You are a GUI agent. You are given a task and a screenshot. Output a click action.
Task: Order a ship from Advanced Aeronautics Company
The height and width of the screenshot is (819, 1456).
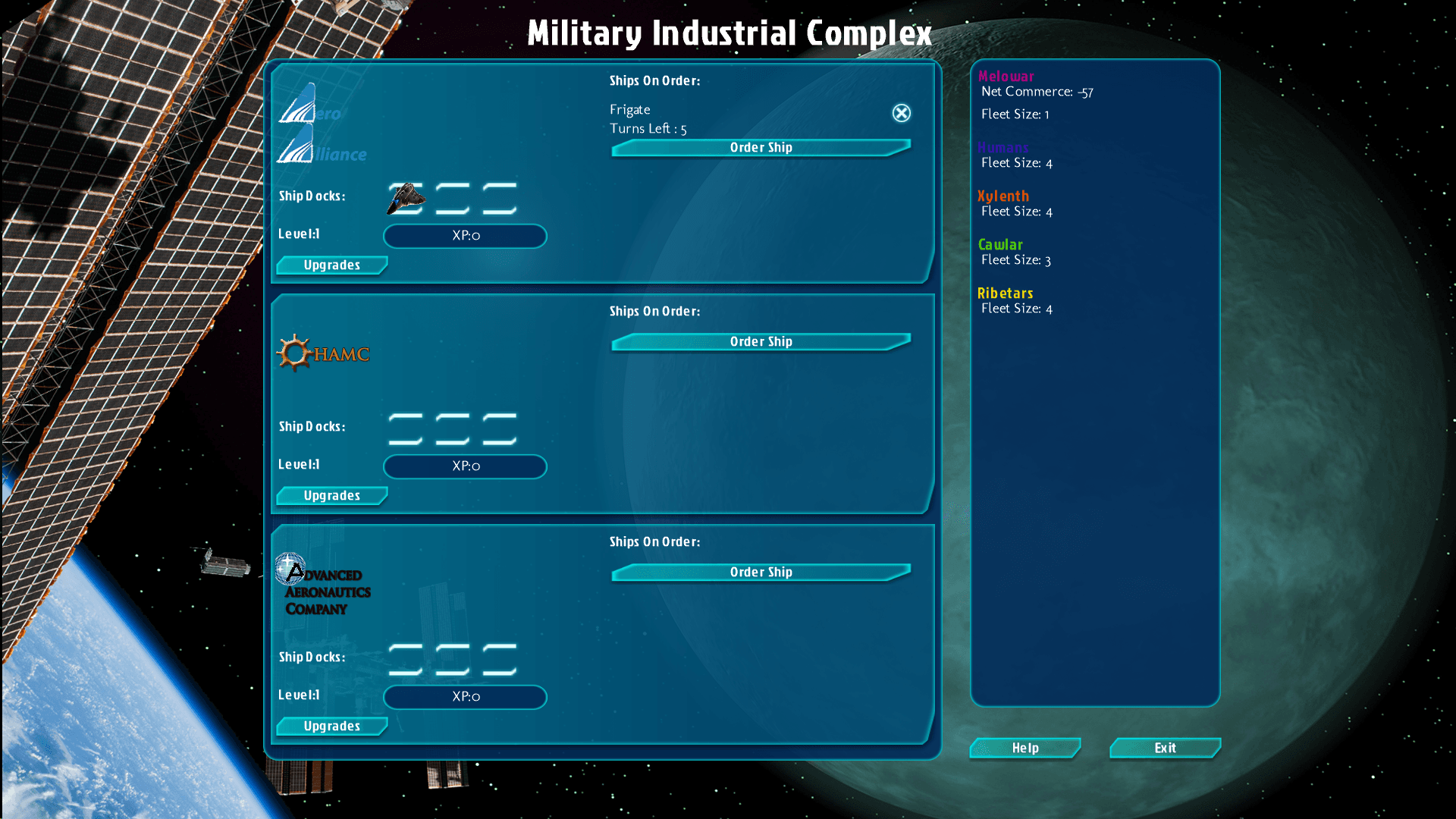click(x=761, y=573)
